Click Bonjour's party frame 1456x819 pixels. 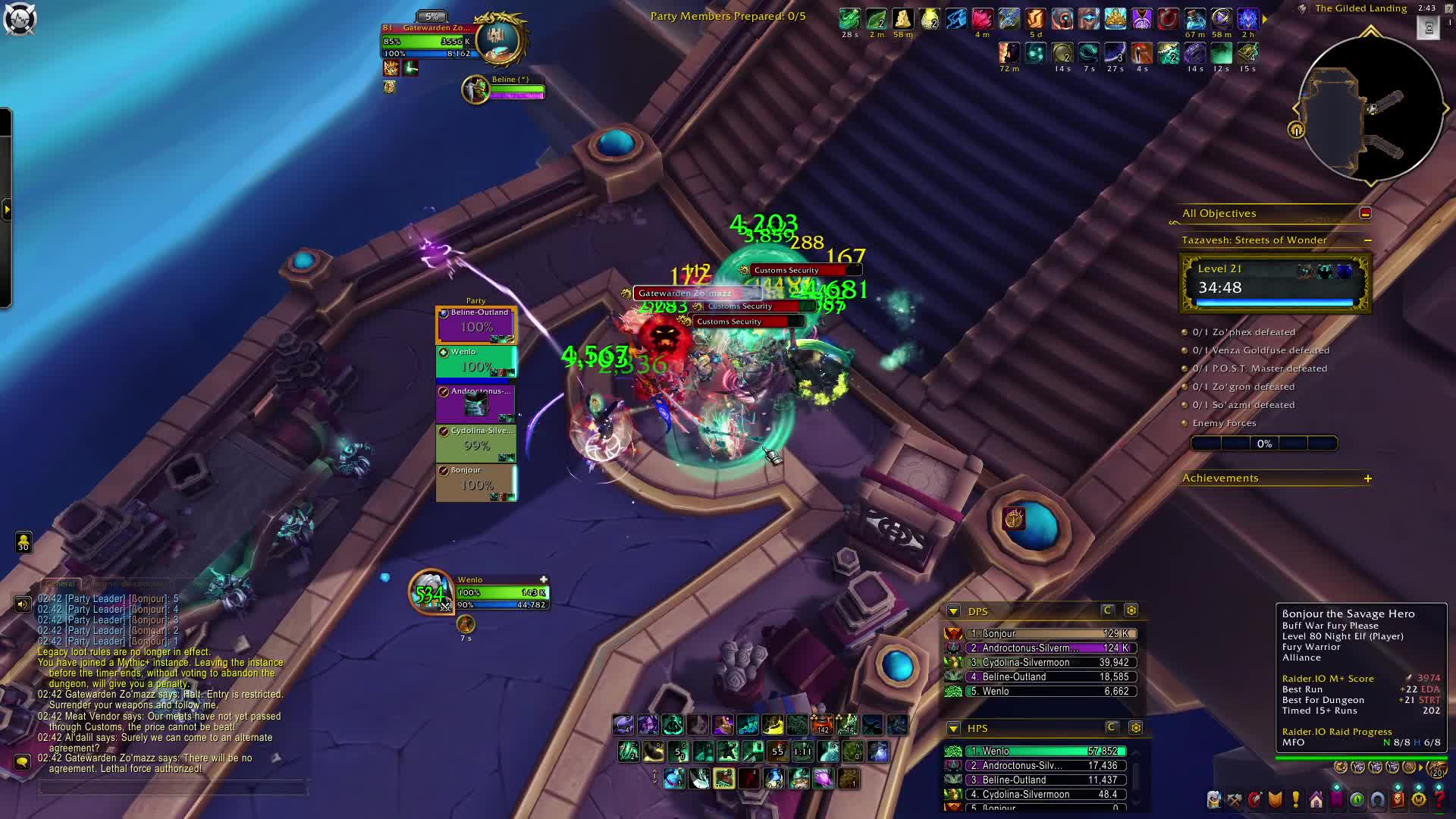[x=476, y=482]
